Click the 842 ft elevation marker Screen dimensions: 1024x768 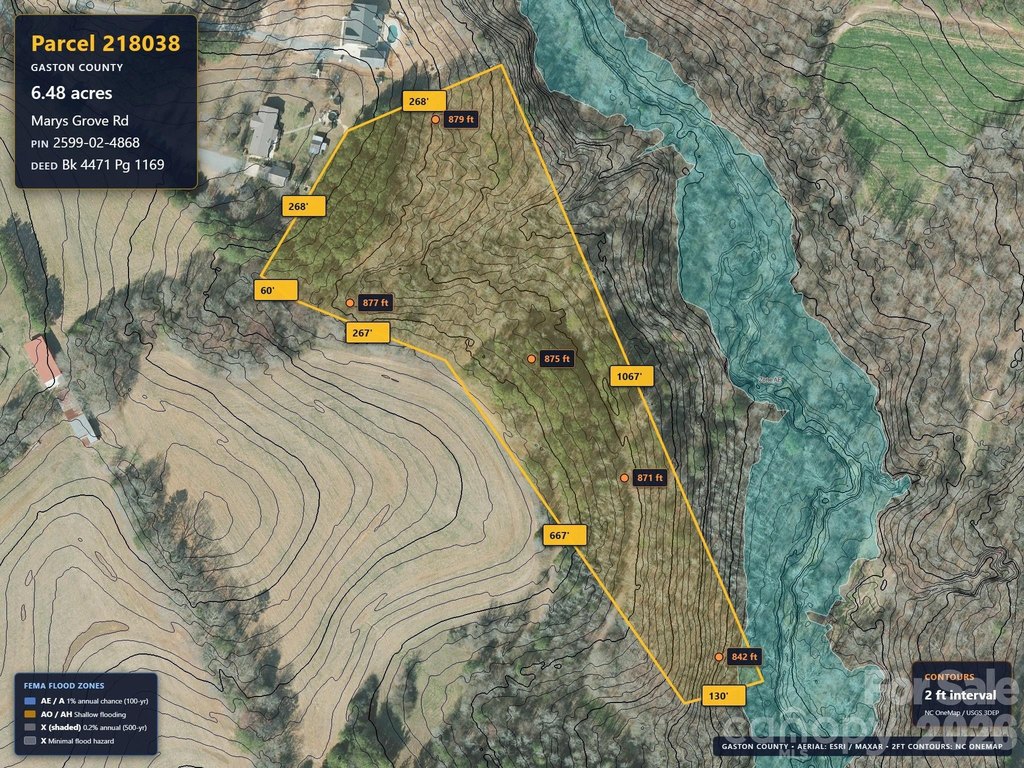point(720,657)
